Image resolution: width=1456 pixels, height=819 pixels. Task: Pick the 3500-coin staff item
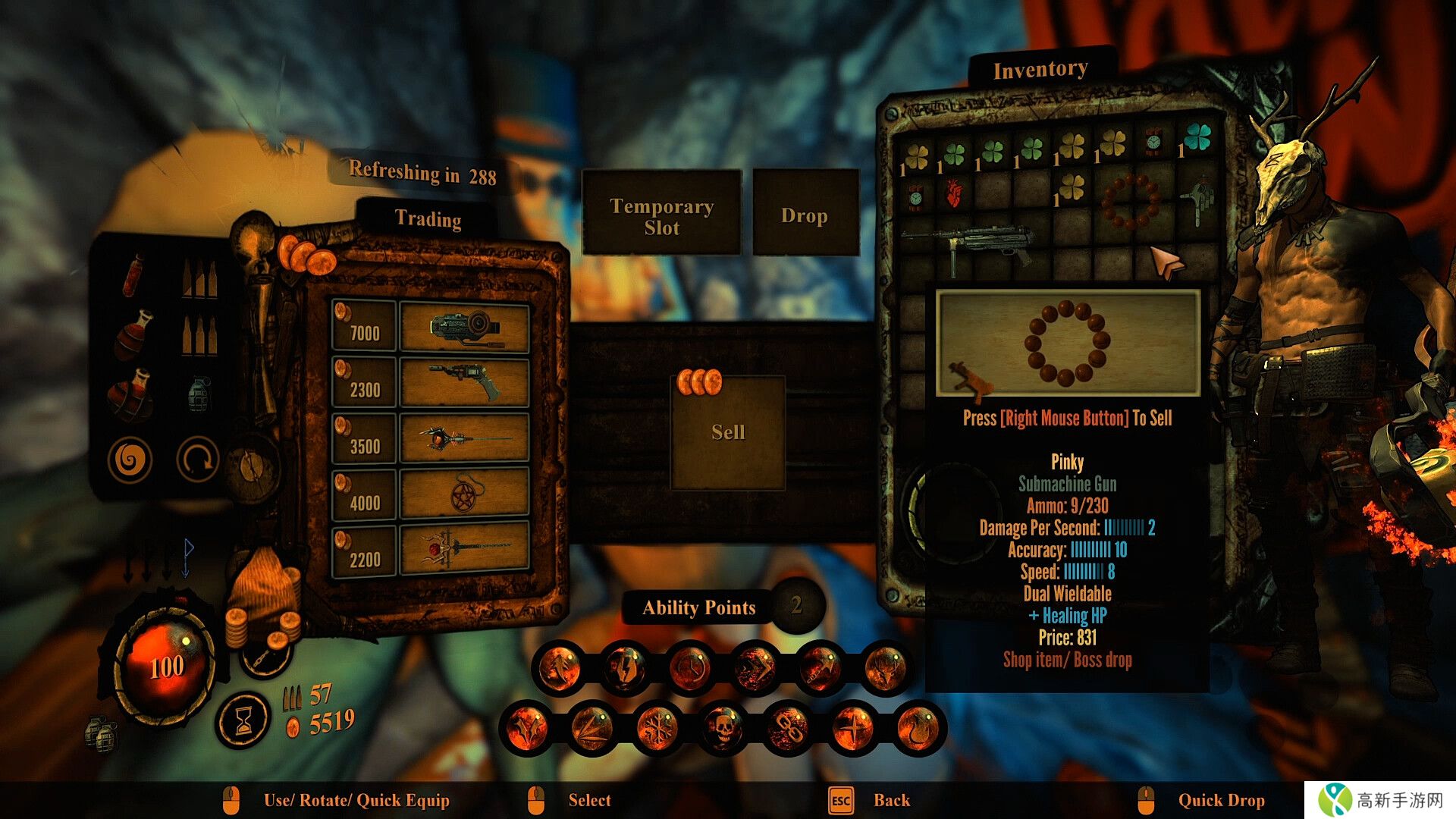point(464,440)
